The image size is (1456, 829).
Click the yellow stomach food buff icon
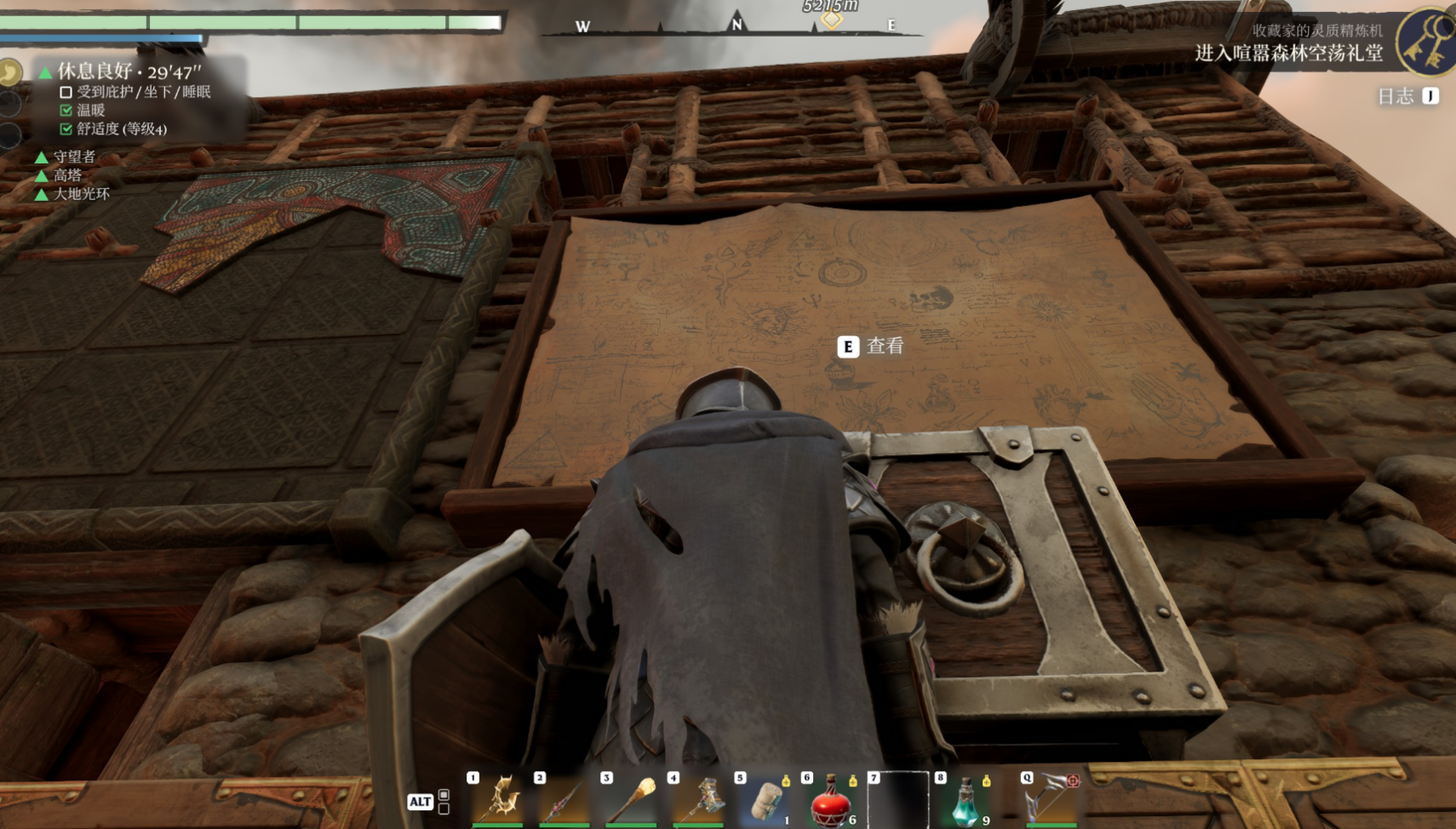(9, 72)
